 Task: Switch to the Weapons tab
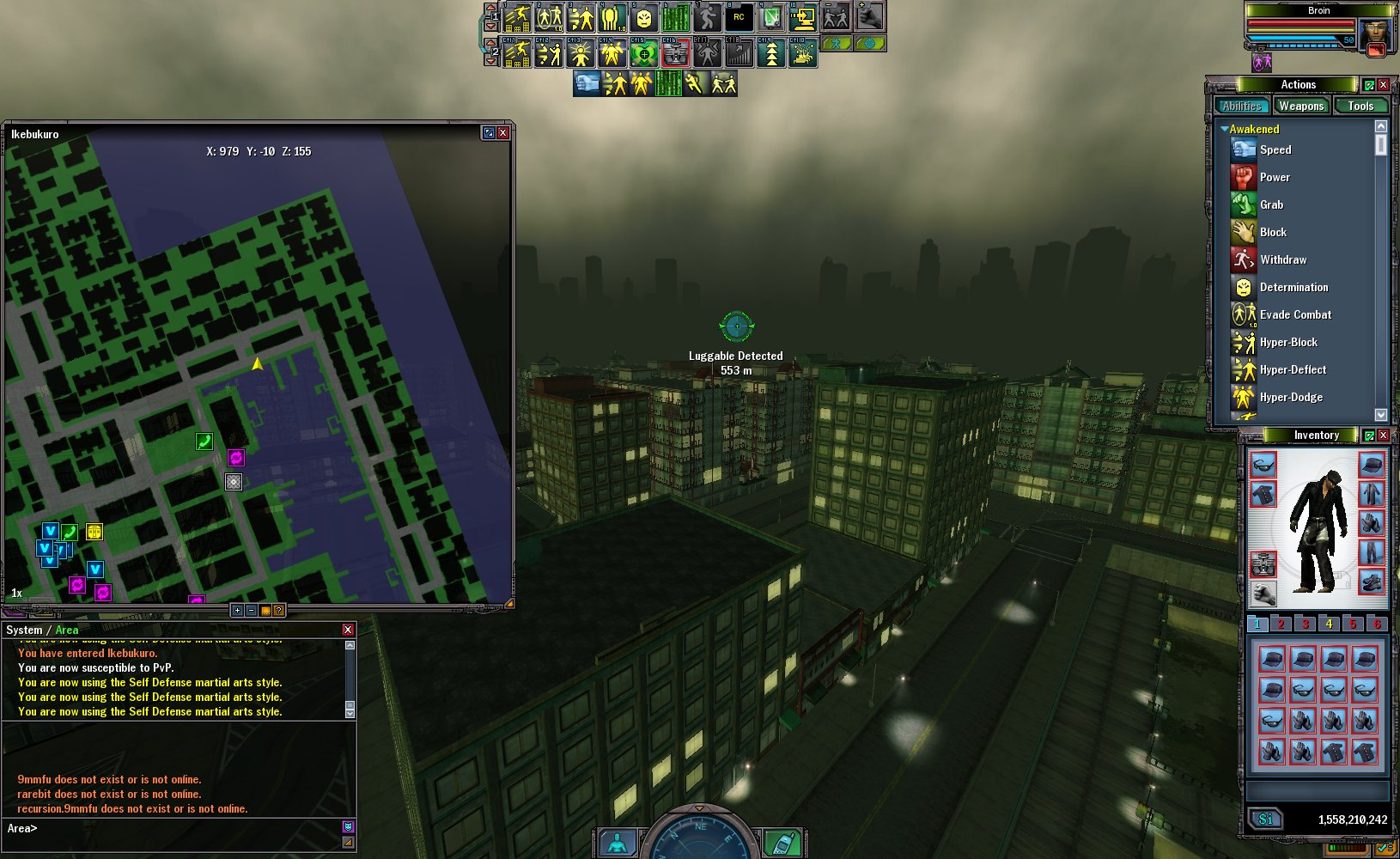tap(1300, 106)
